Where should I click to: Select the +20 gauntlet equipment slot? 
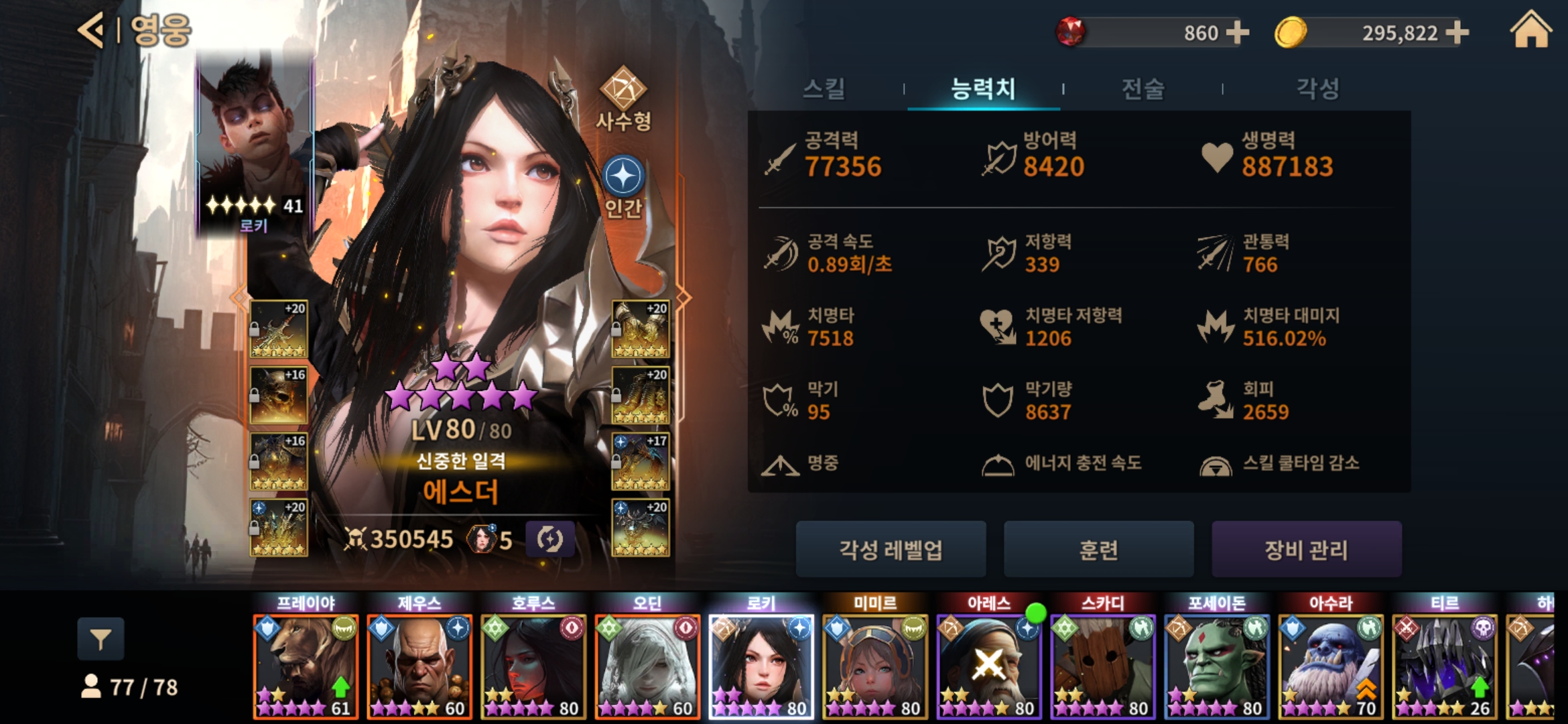tap(640, 328)
